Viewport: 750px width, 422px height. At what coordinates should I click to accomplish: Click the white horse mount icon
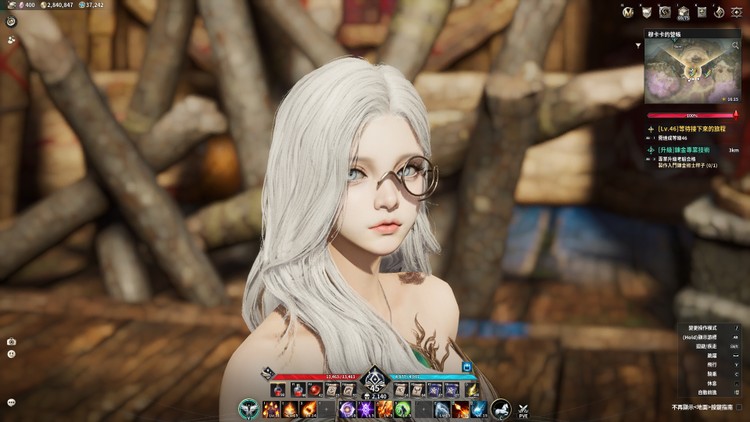pyautogui.click(x=501, y=408)
